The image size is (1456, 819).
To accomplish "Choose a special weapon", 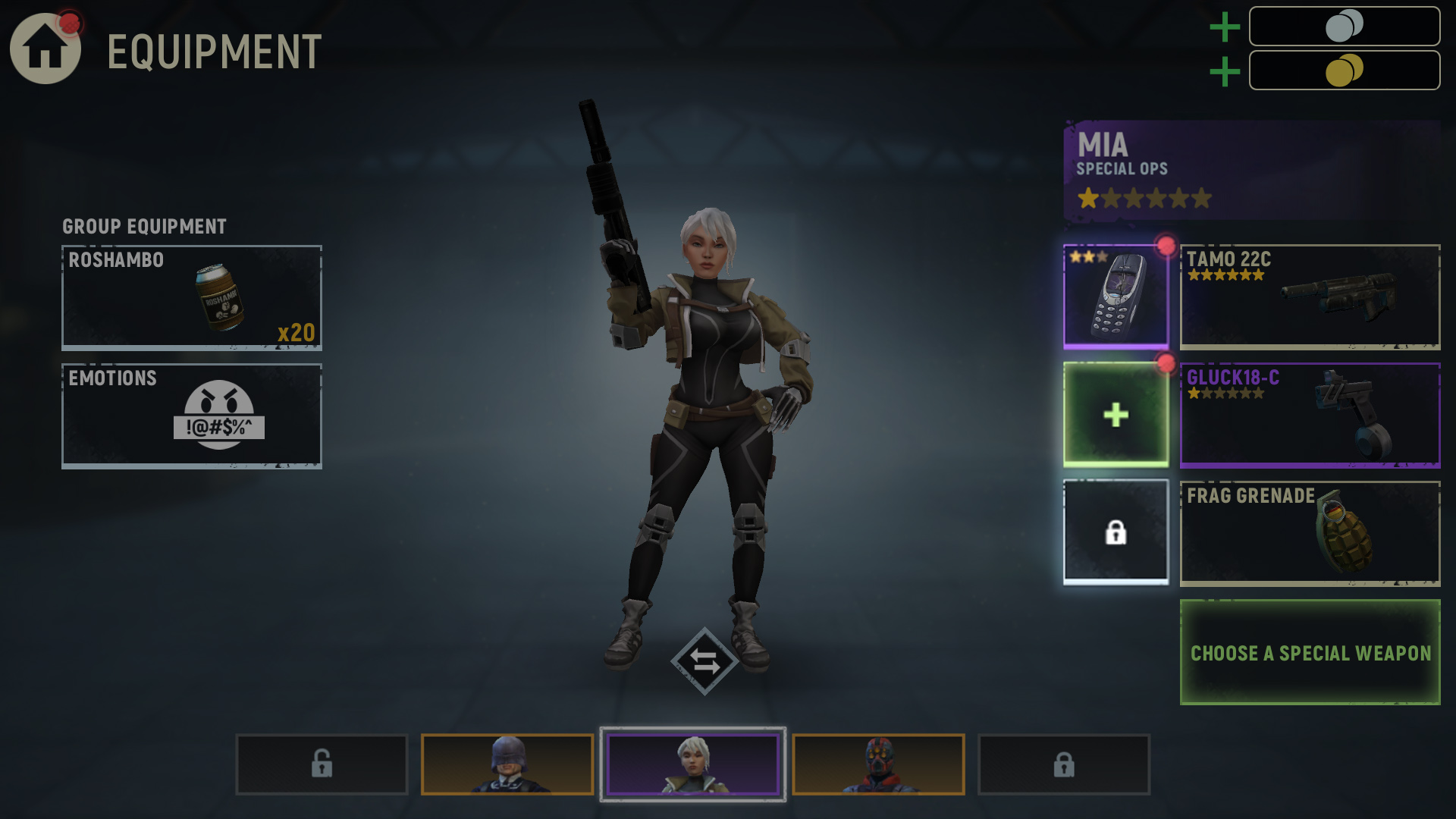I will [1310, 652].
